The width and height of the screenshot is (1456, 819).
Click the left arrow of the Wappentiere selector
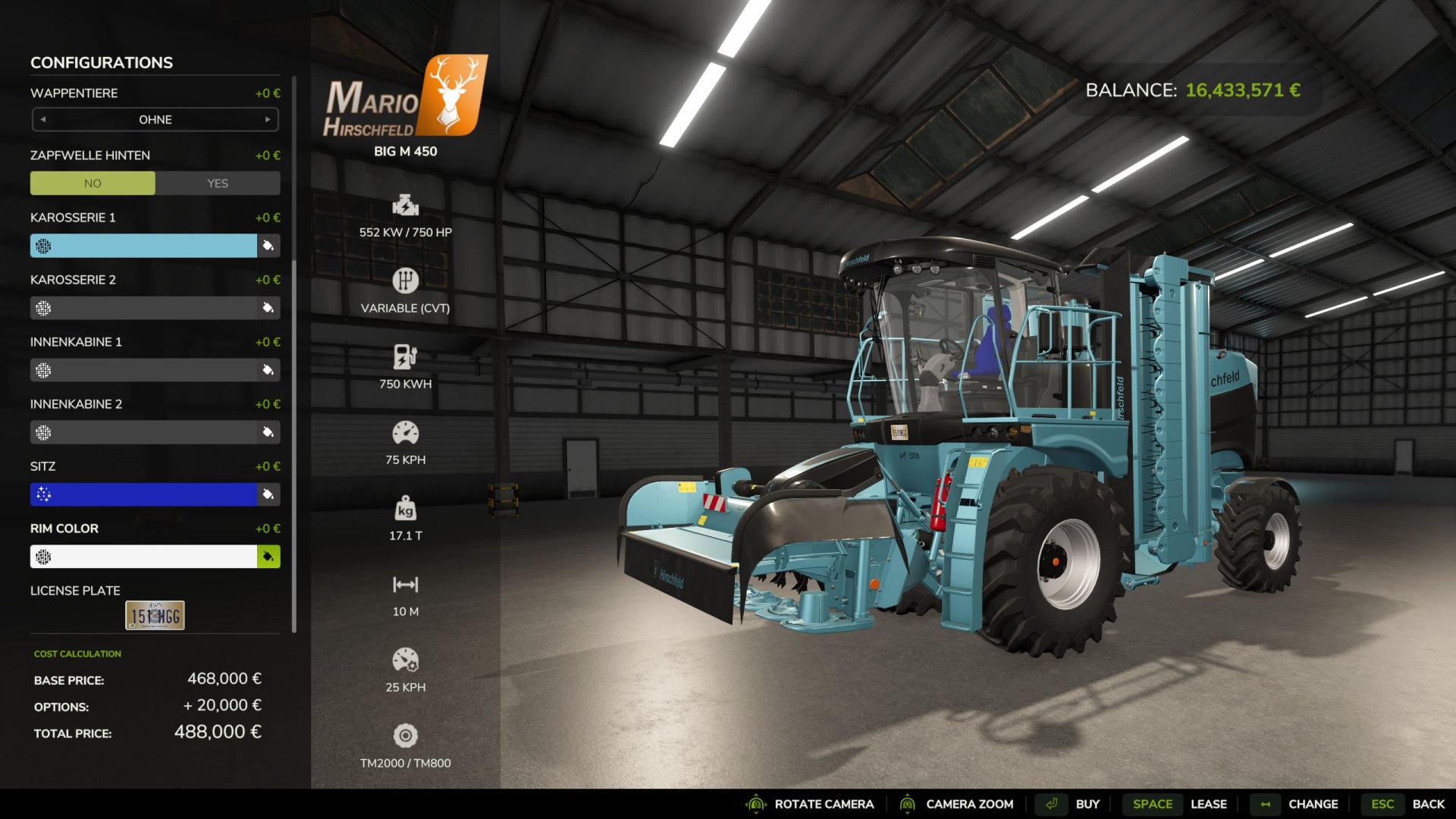point(43,119)
